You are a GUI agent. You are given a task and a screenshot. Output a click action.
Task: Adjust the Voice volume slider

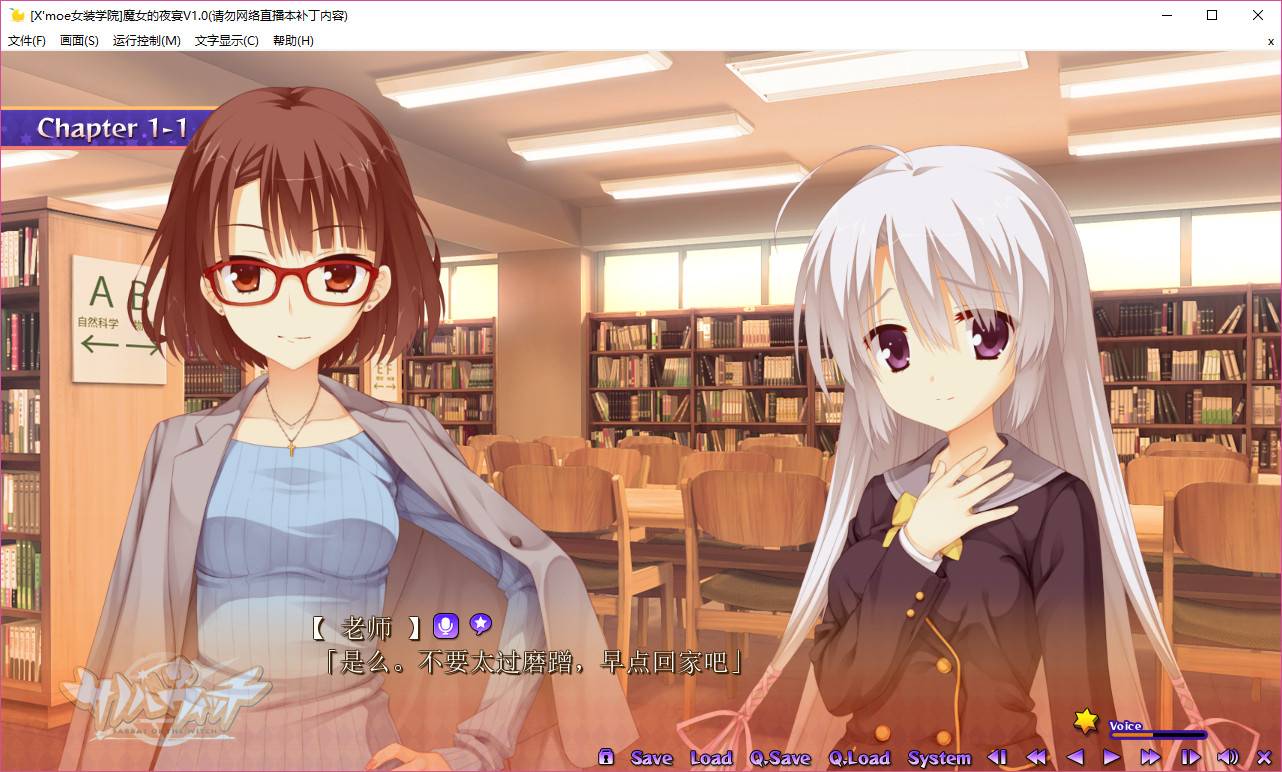[1158, 735]
